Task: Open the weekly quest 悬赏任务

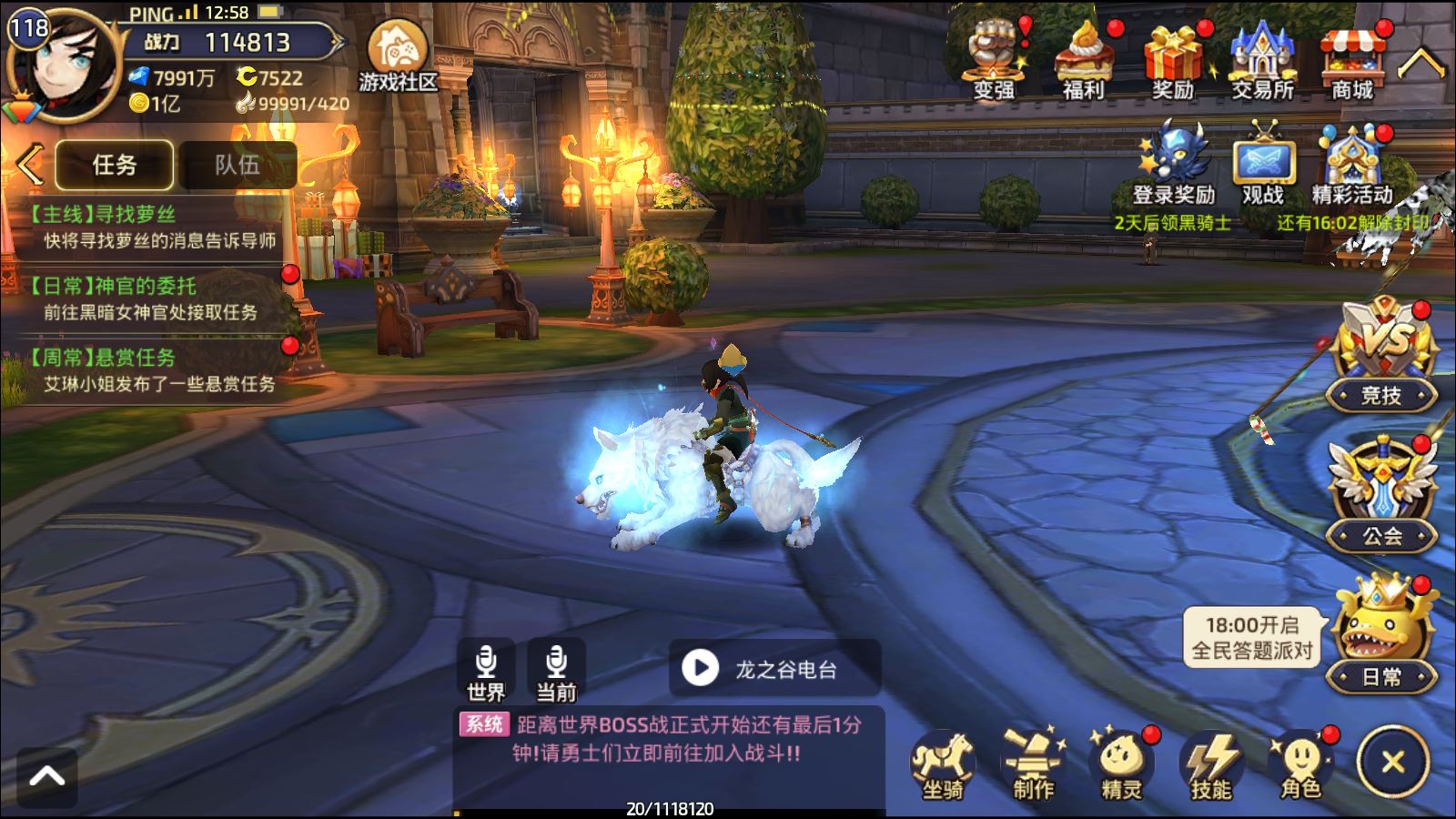Action: click(x=150, y=370)
